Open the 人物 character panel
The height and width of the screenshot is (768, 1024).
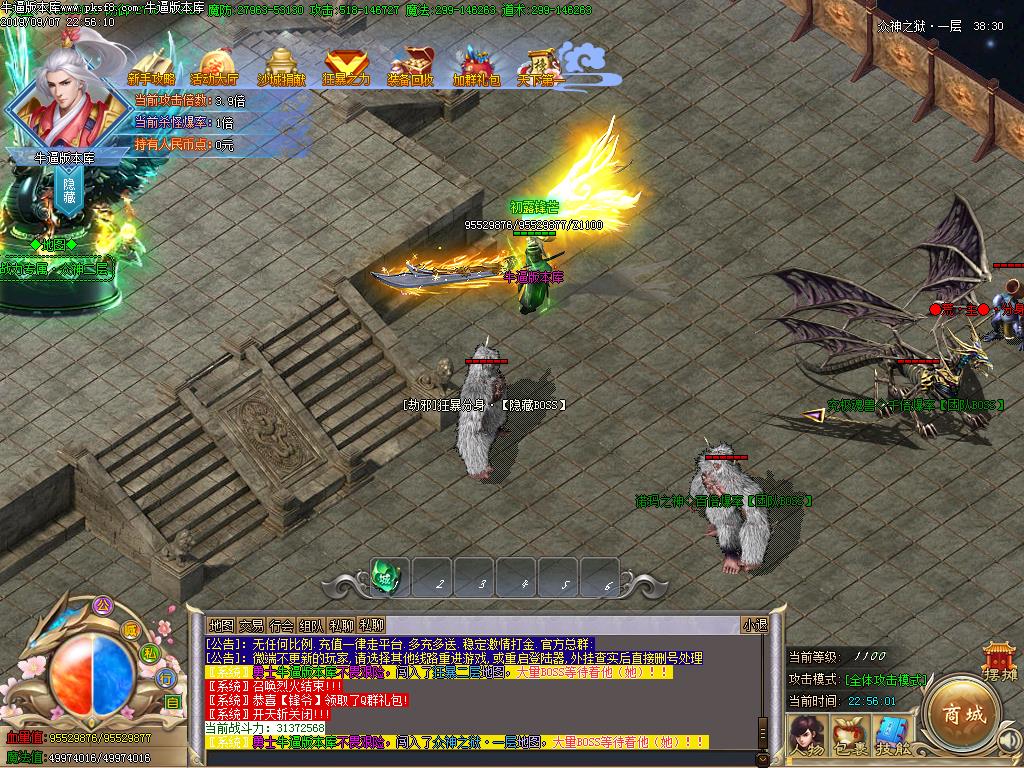tap(805, 736)
